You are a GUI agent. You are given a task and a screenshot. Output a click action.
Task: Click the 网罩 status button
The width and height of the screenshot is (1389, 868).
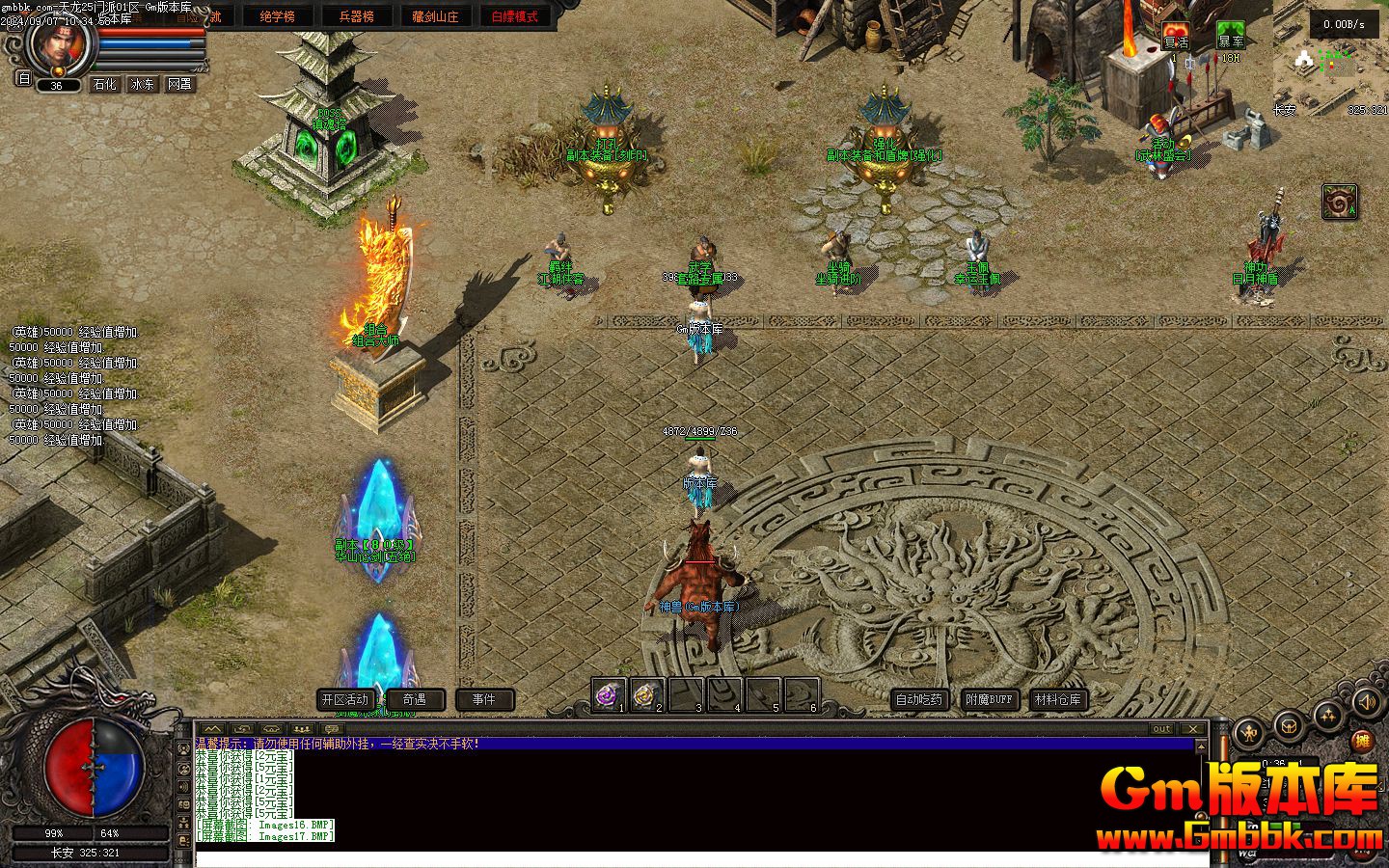tap(179, 84)
